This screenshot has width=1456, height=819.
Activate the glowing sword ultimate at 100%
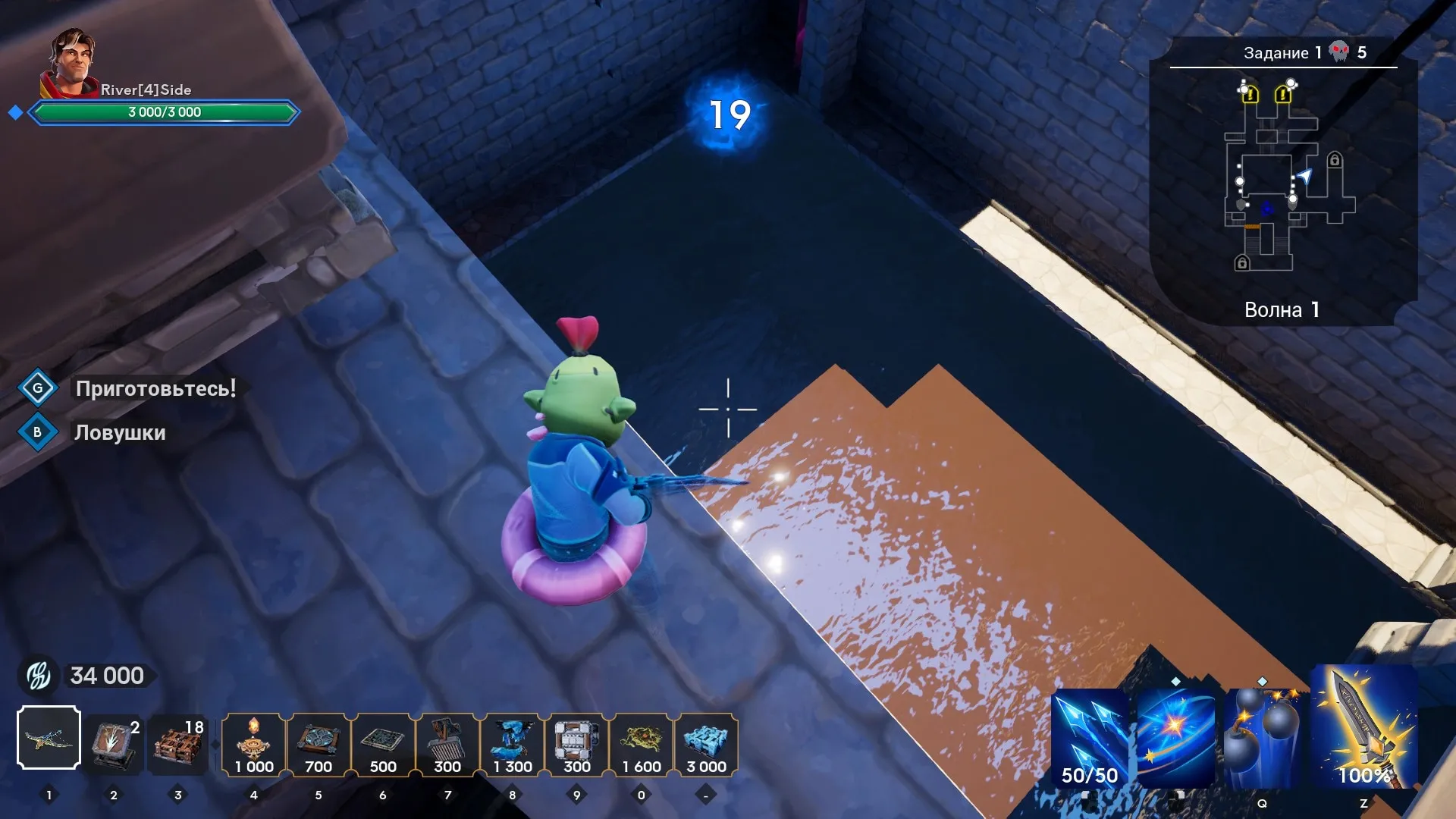[1364, 728]
